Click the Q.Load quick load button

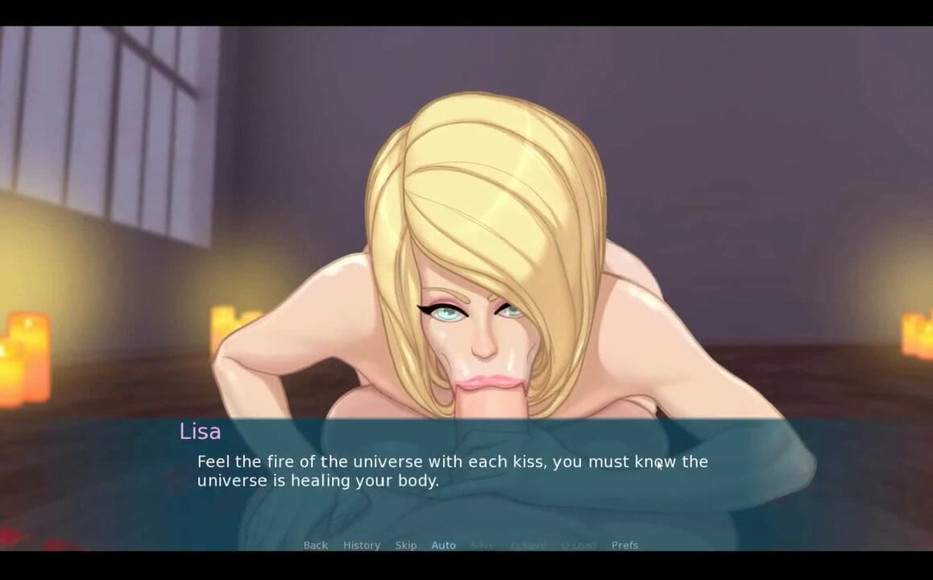point(578,545)
